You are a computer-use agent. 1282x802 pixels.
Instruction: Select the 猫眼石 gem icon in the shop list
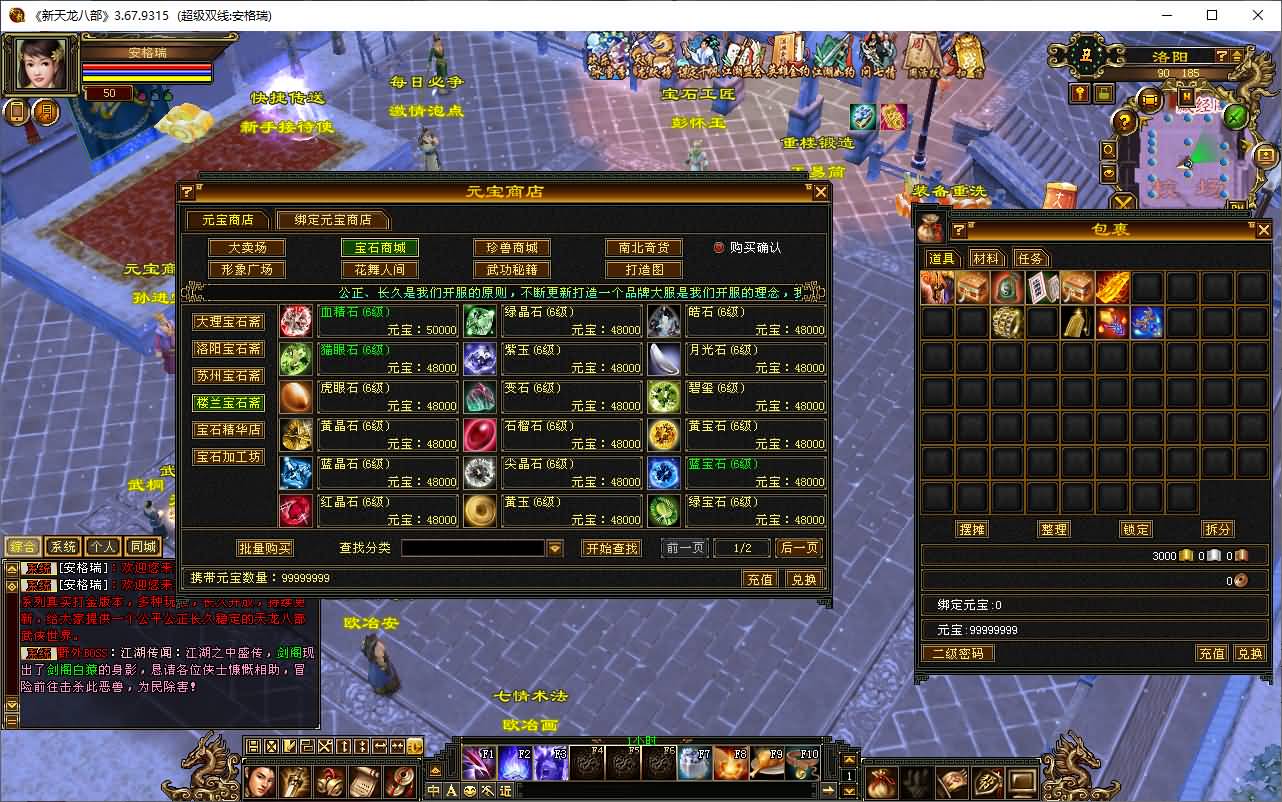click(294, 359)
